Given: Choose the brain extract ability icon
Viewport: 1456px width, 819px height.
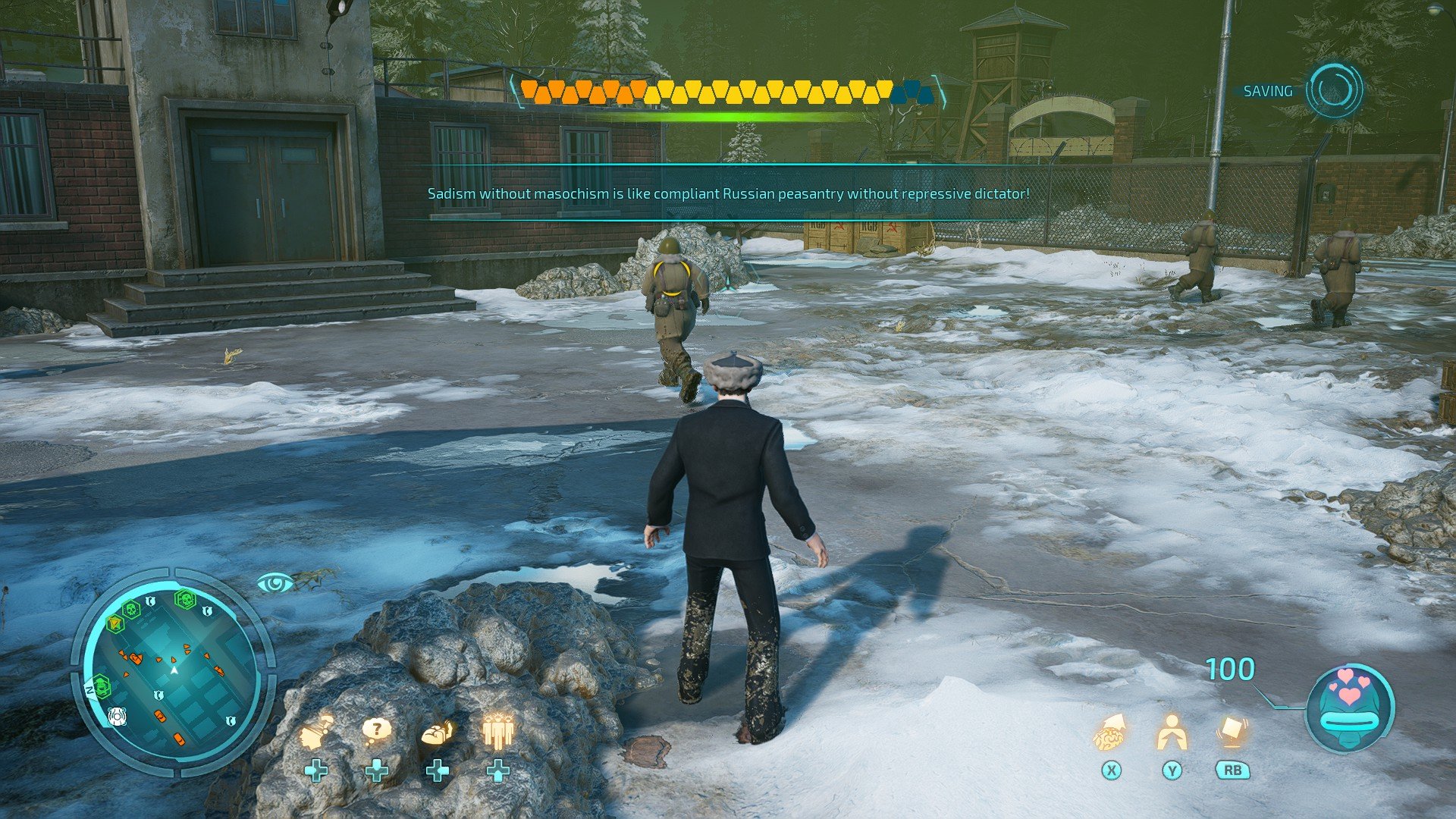Looking at the screenshot, I should 1110,733.
